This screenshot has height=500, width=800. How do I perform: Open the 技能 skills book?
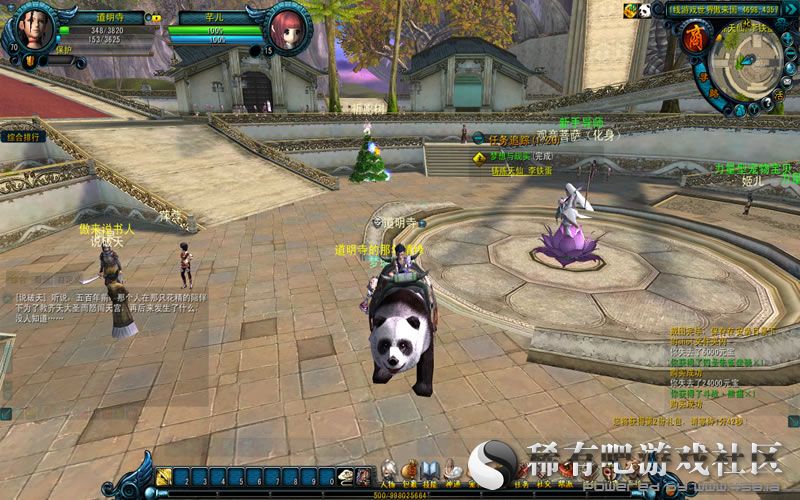431,472
